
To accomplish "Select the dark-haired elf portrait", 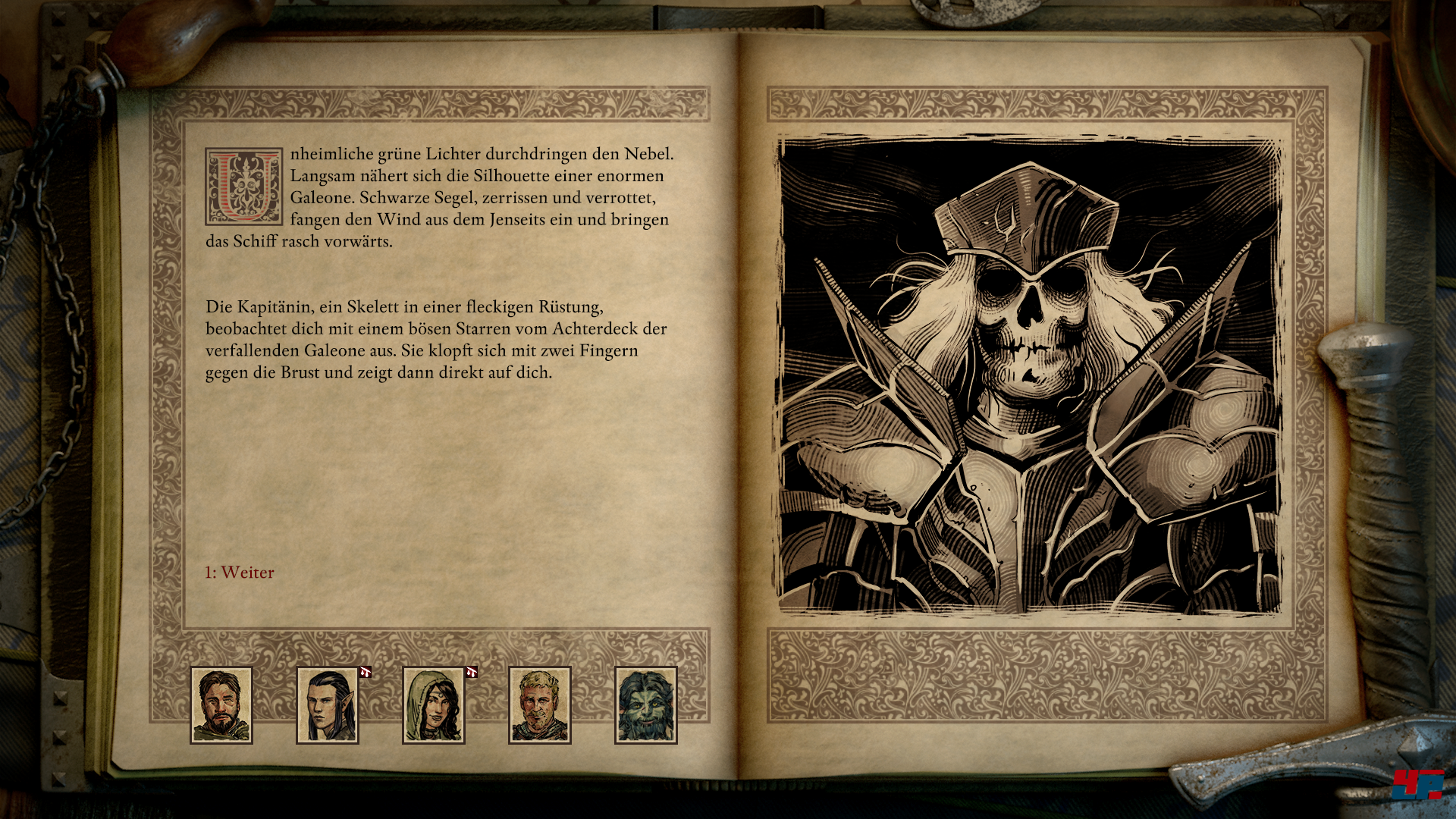I will coord(328,705).
